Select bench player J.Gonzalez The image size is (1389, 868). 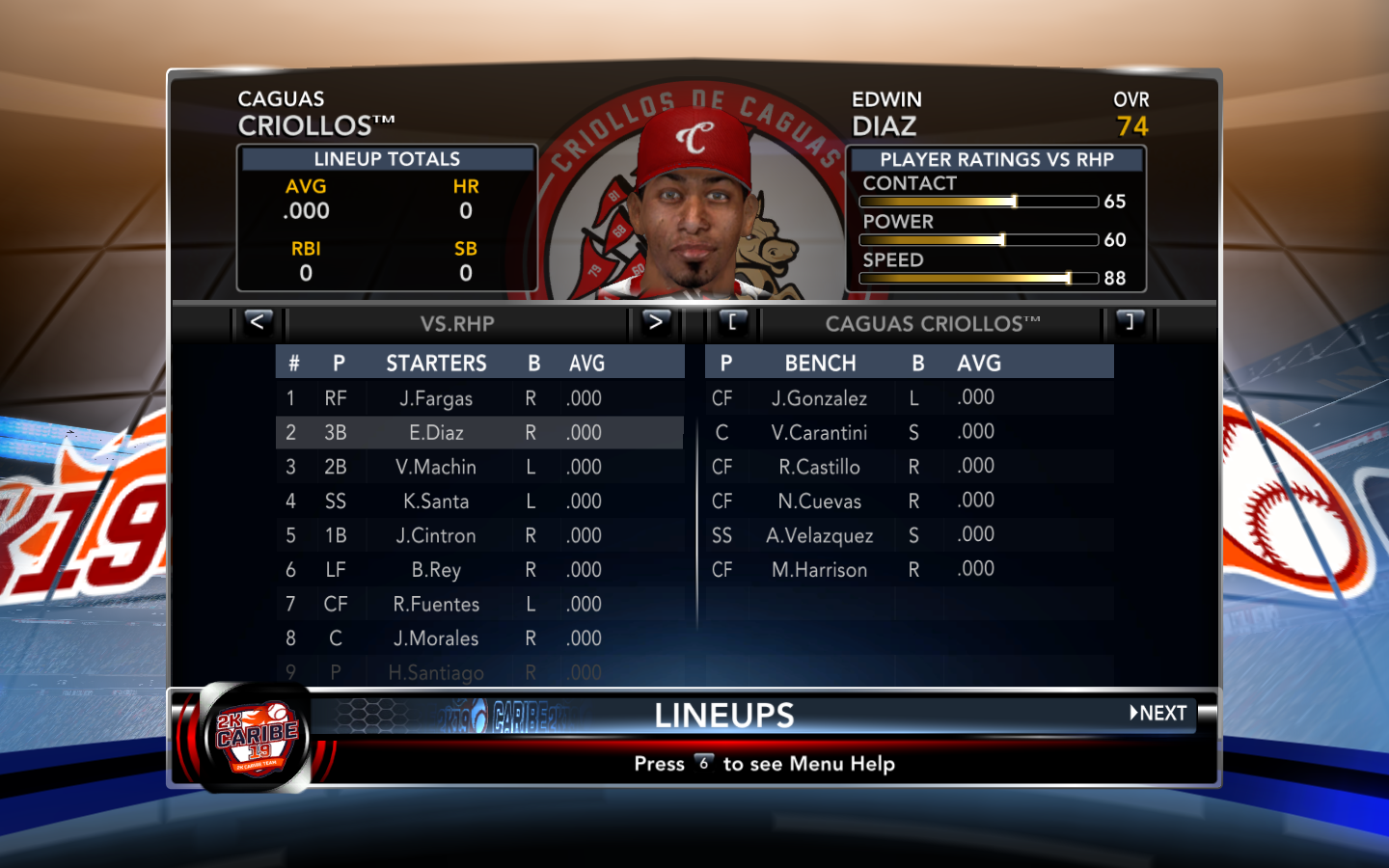click(x=819, y=398)
